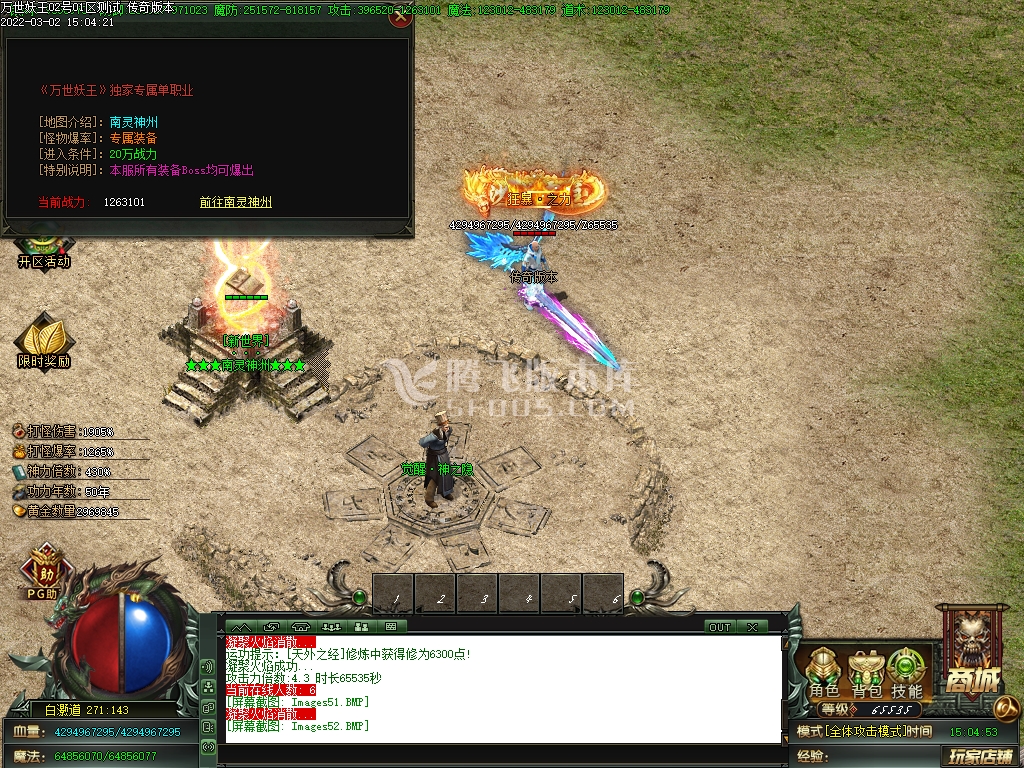Click the chat message log
Viewport: 1024px width, 768px height.
(x=502, y=690)
